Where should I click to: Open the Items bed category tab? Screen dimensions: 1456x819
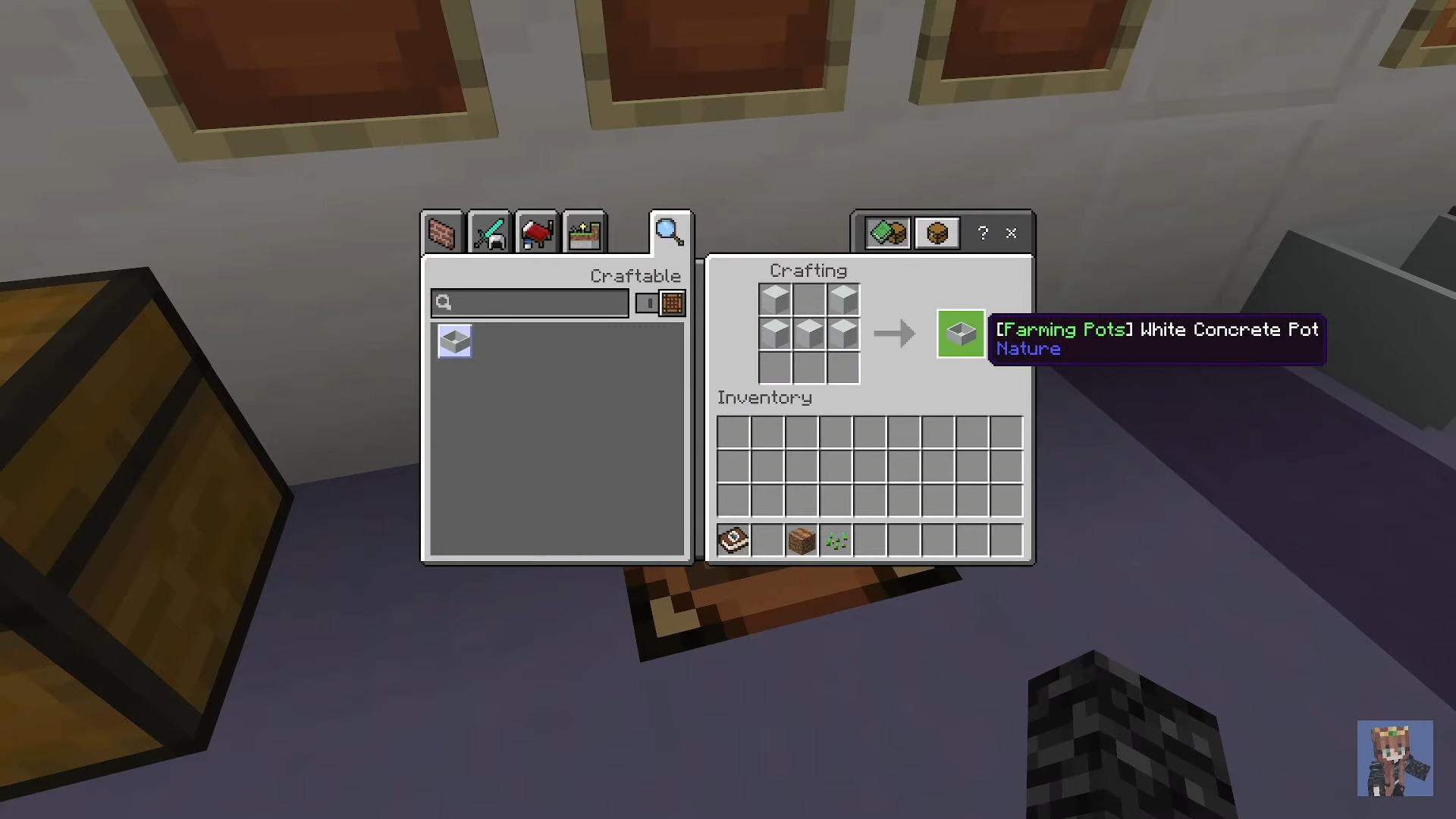point(536,232)
